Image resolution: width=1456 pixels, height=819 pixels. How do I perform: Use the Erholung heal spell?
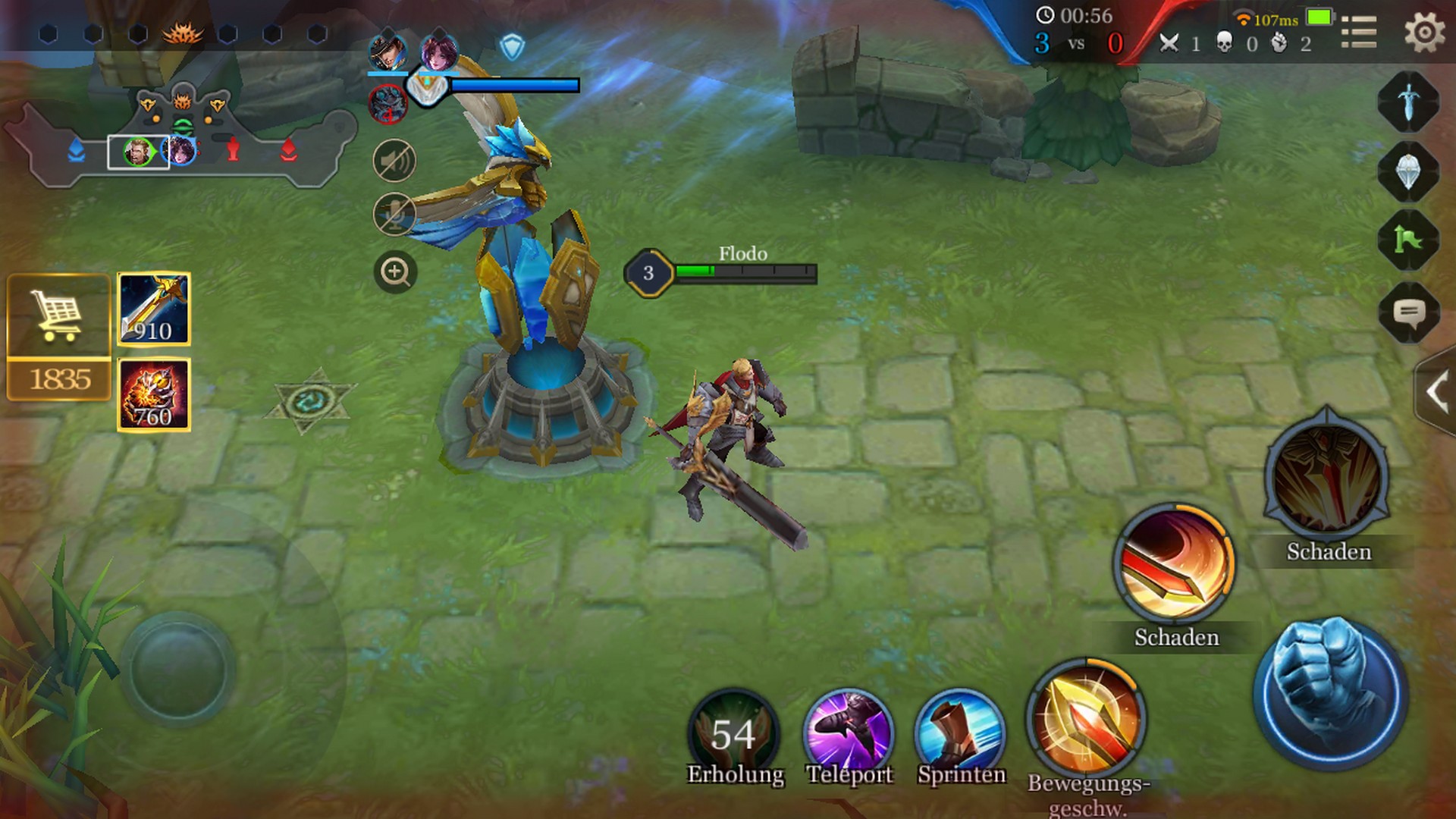[733, 733]
